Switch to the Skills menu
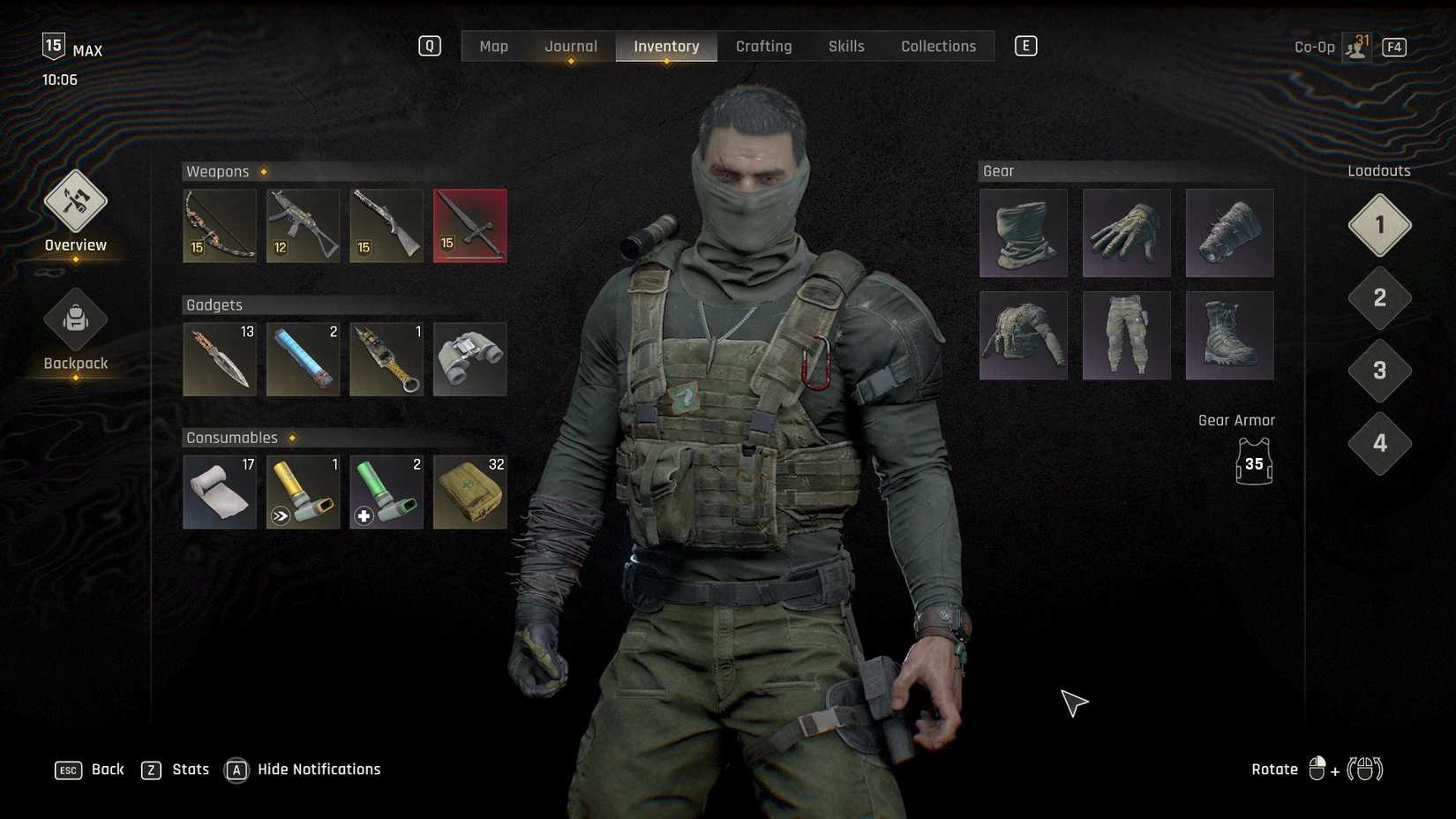 click(x=845, y=46)
